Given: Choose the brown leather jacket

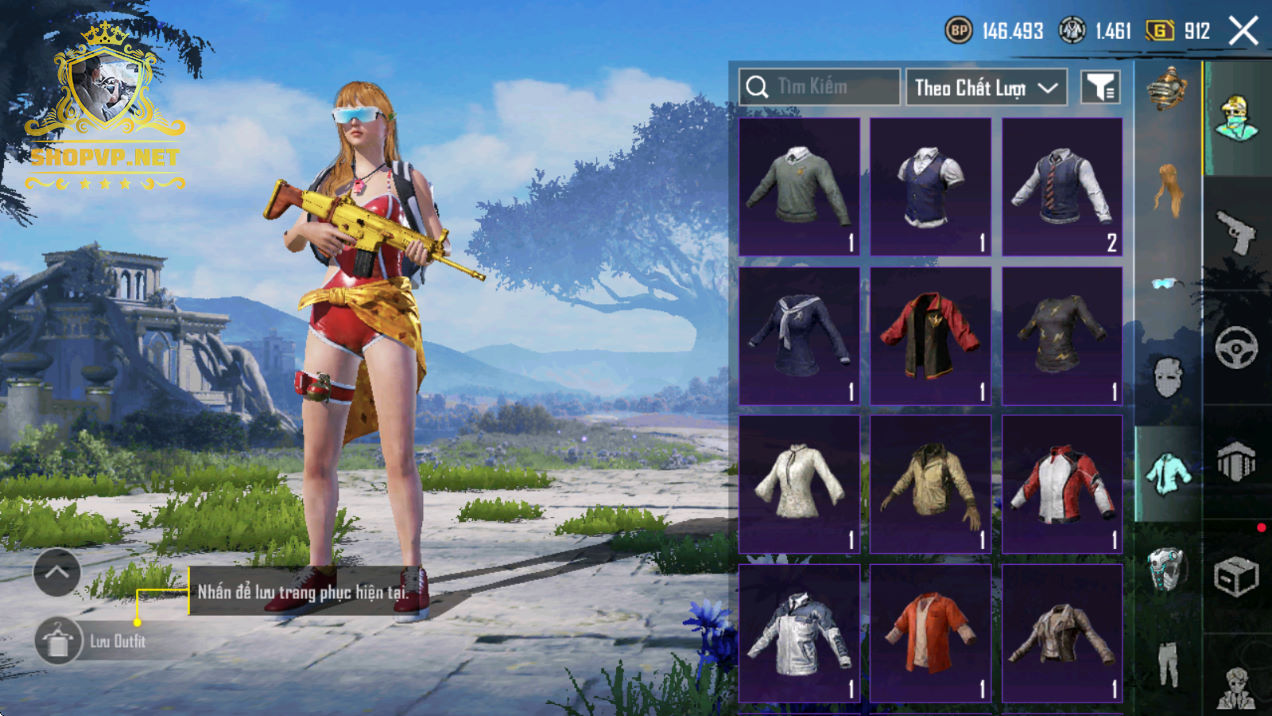Looking at the screenshot, I should [1062, 632].
